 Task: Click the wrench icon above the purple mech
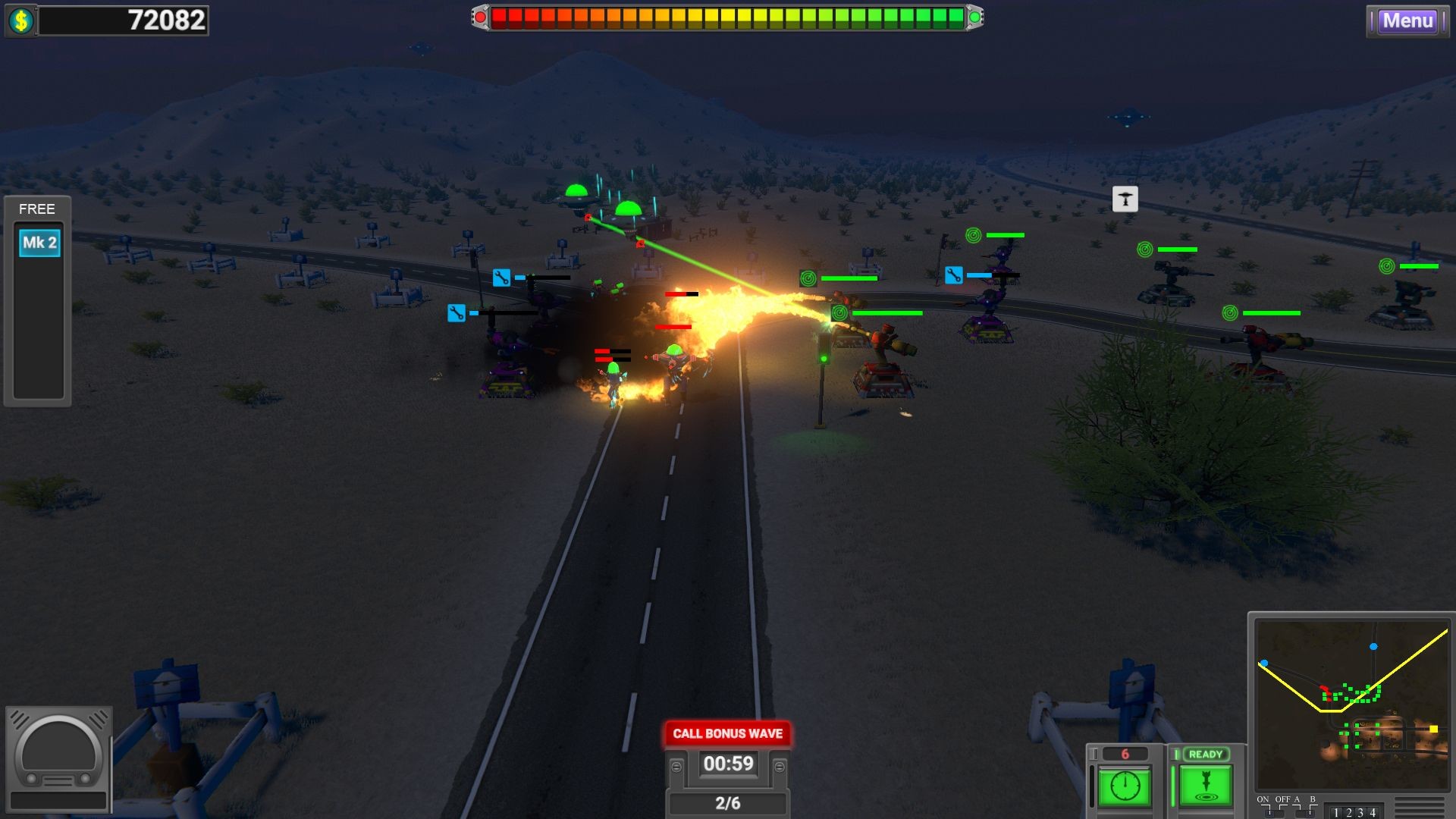pyautogui.click(x=954, y=276)
